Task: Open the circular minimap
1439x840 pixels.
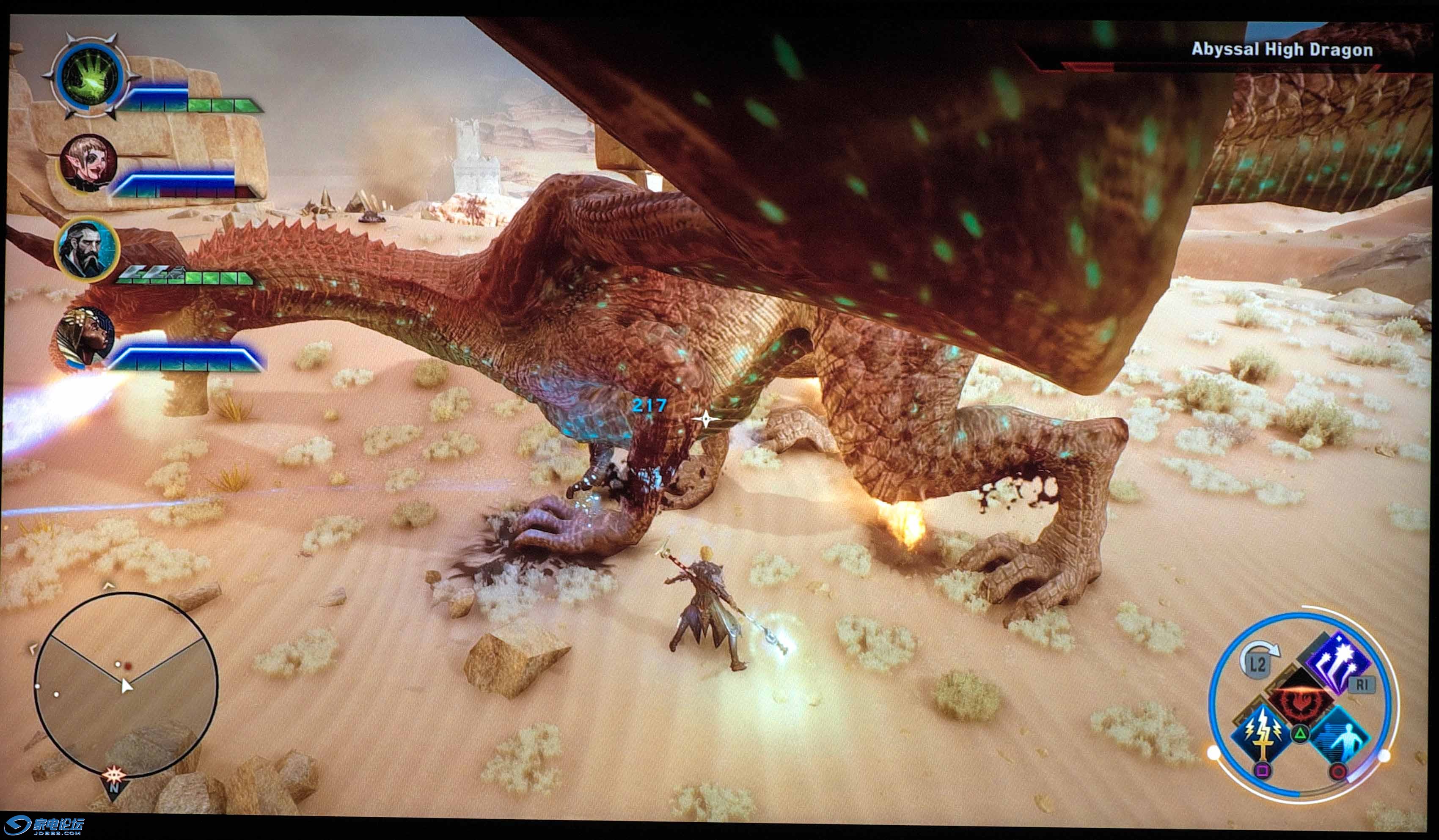Action: pos(126,684)
